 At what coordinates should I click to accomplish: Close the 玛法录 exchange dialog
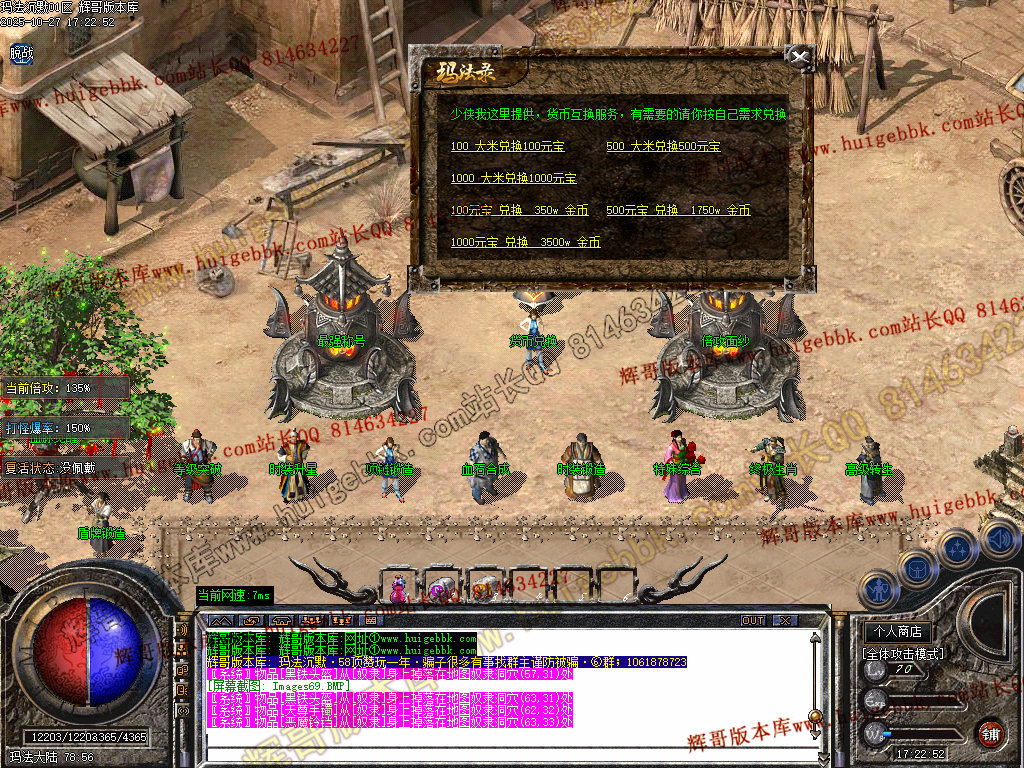pyautogui.click(x=797, y=56)
